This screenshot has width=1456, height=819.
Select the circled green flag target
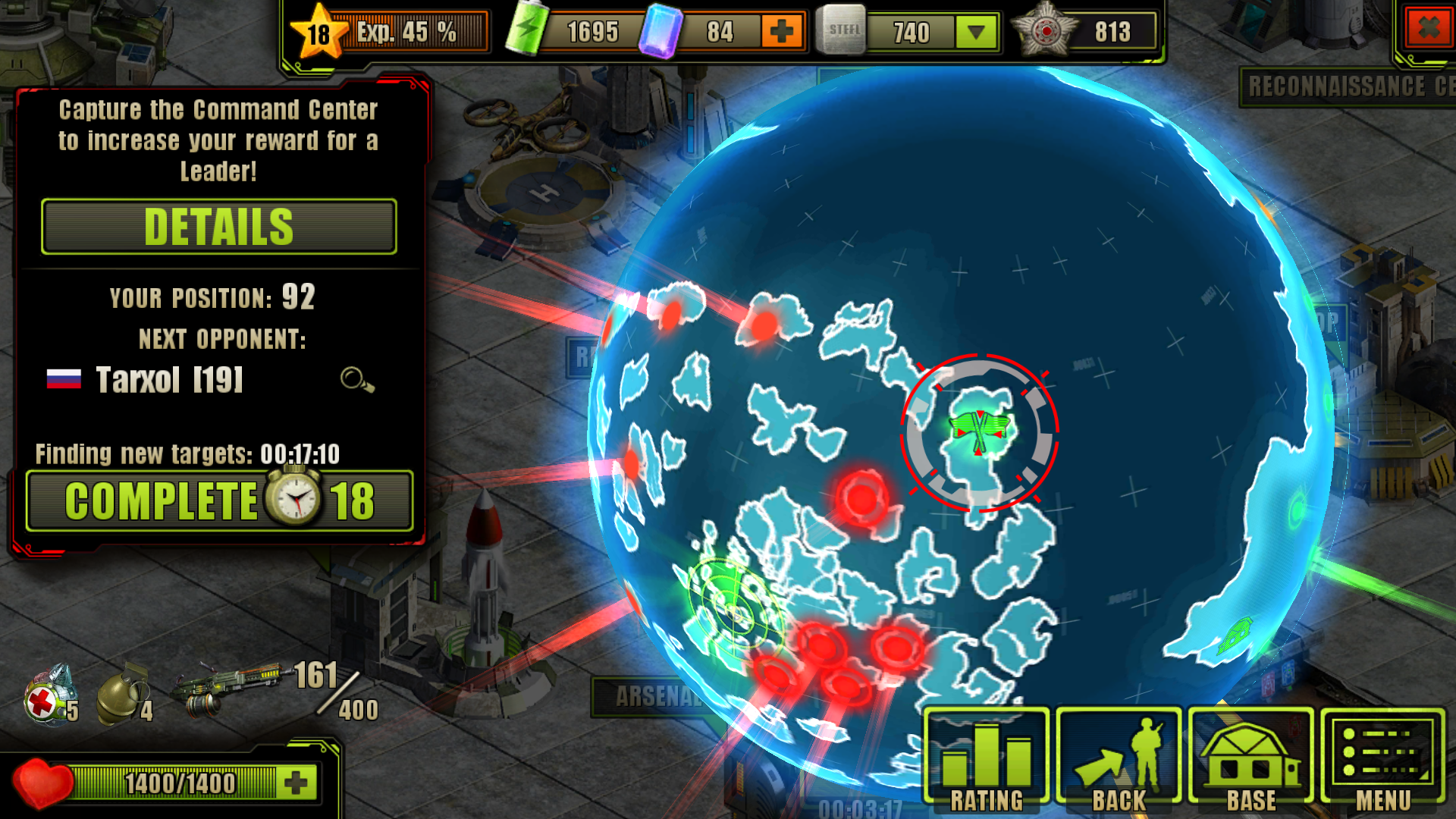[x=979, y=431]
